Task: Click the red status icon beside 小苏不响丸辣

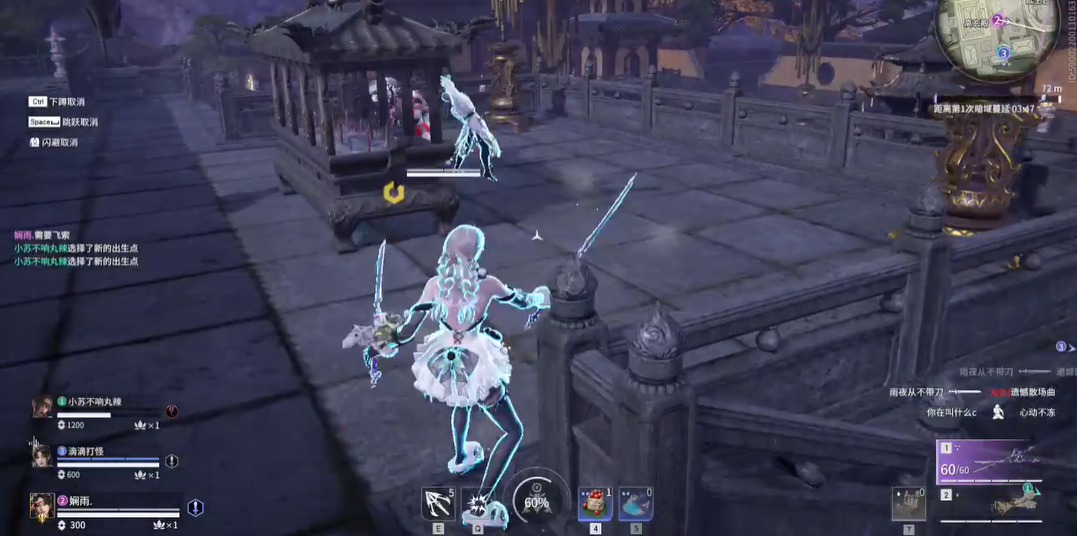Action: 172,411
